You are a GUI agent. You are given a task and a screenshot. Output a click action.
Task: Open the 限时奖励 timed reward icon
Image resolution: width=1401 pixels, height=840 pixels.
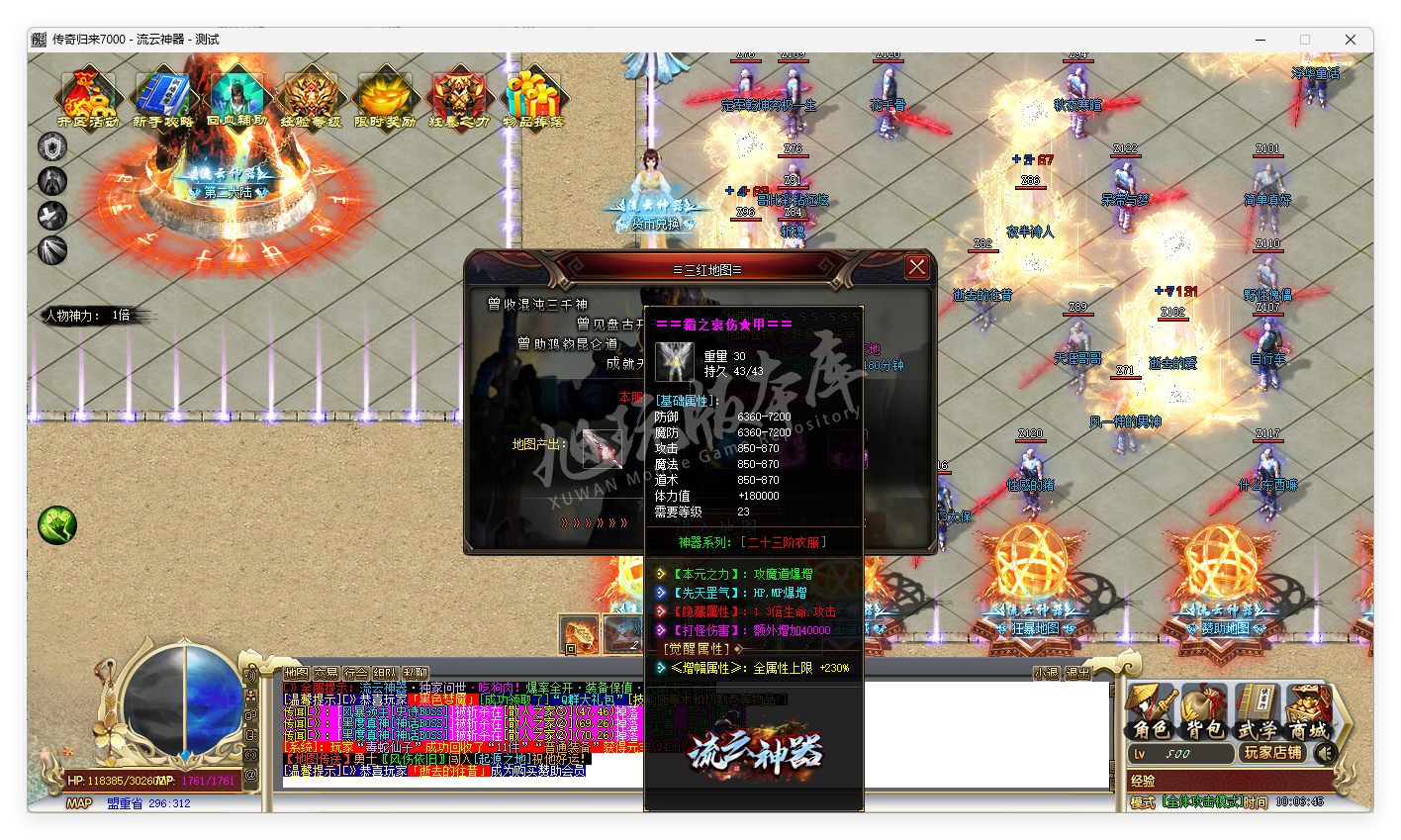[386, 94]
